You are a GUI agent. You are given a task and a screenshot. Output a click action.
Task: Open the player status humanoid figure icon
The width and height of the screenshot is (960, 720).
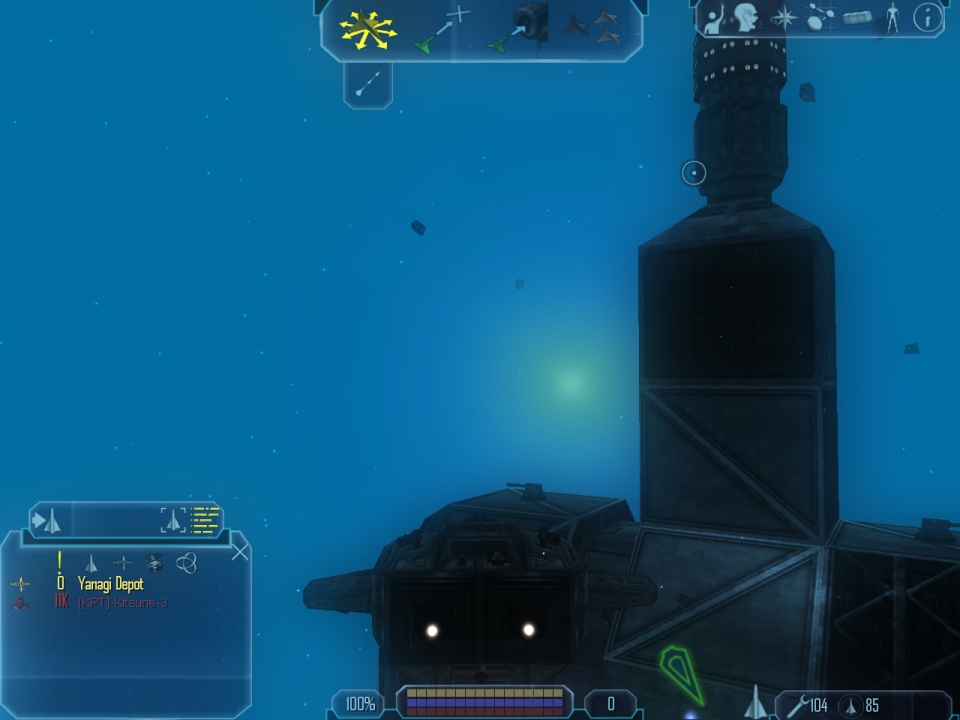tap(892, 18)
